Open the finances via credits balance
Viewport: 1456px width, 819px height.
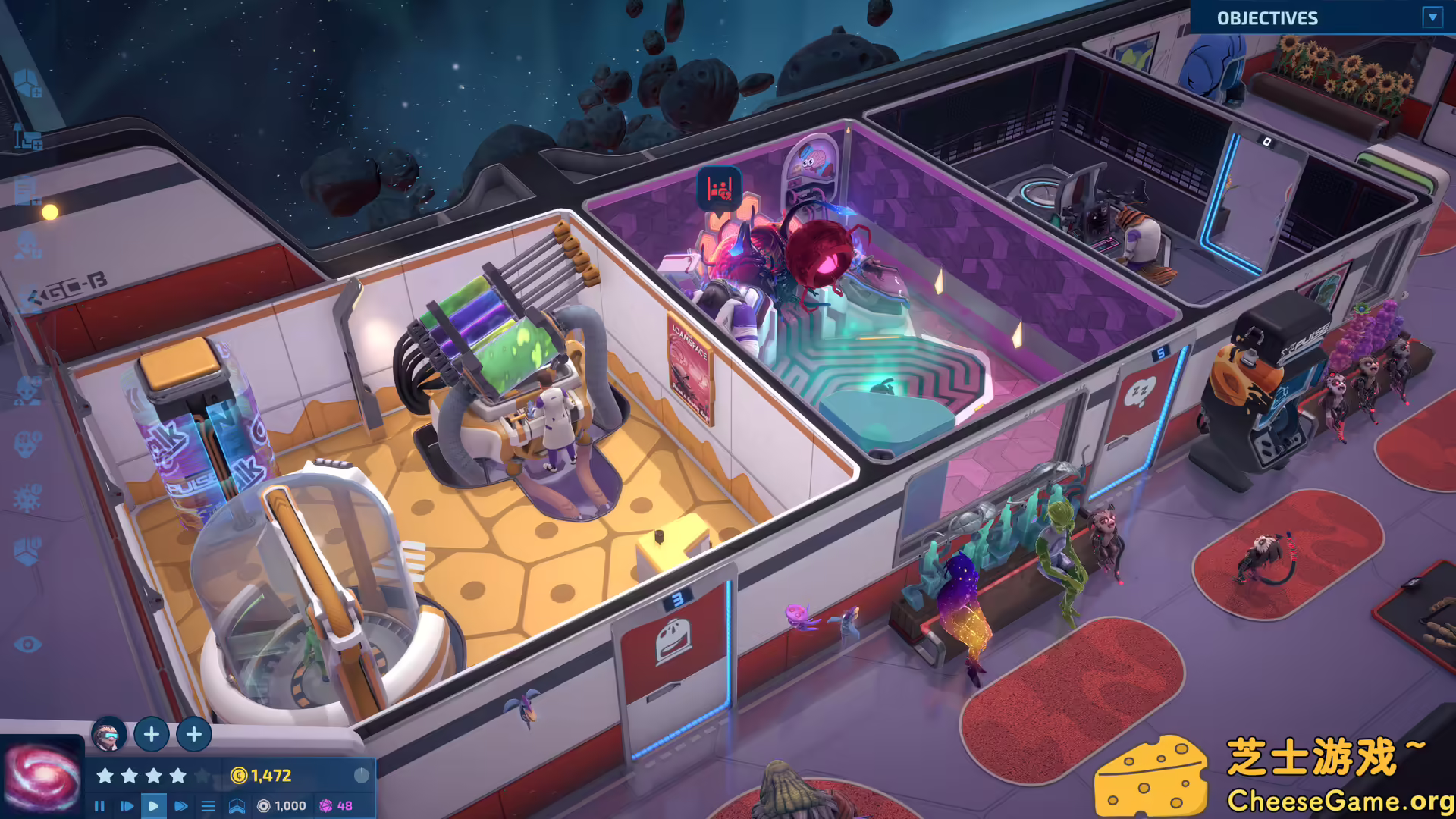(262, 776)
